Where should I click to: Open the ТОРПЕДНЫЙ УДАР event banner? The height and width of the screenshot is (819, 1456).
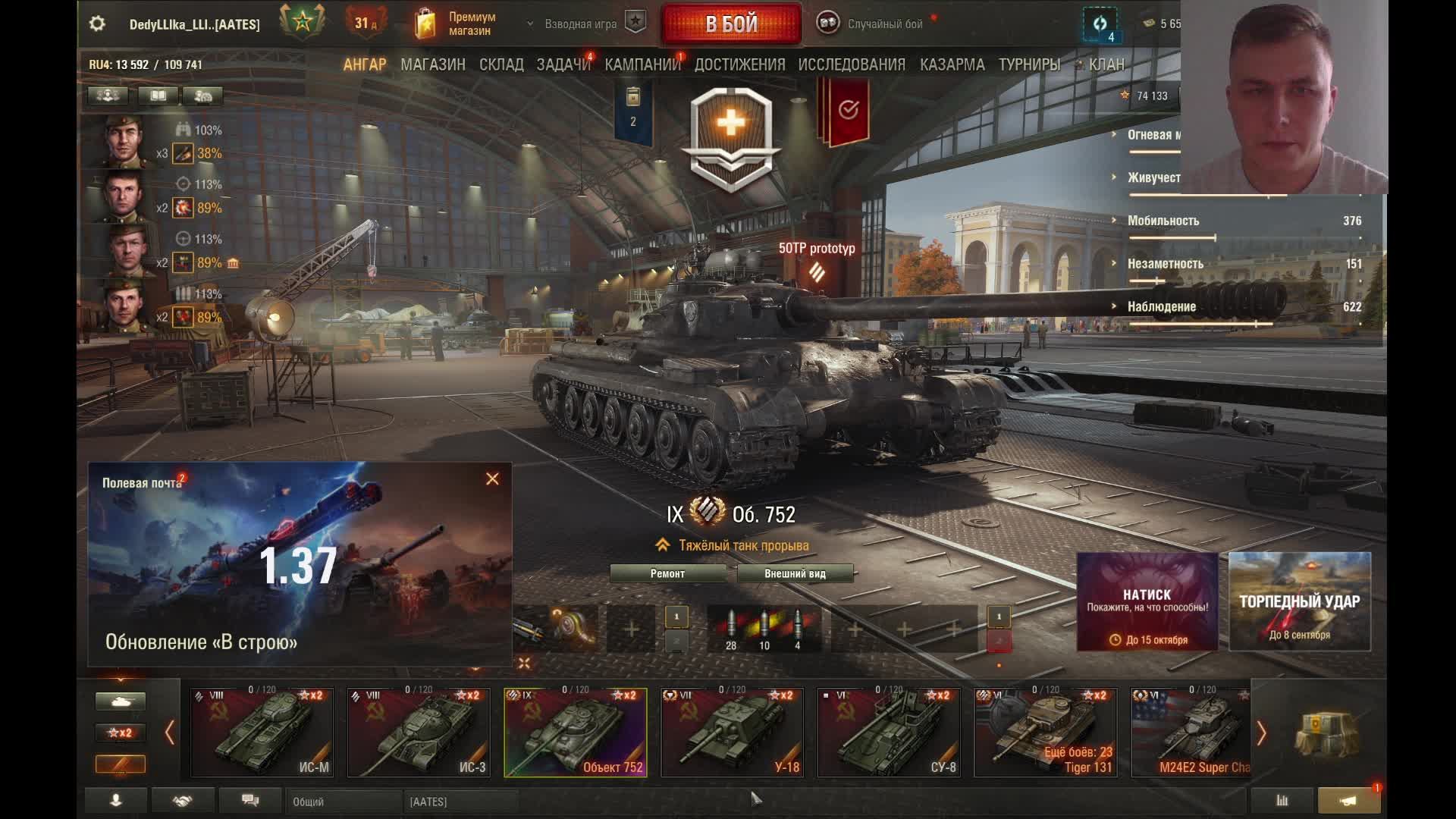point(1299,601)
